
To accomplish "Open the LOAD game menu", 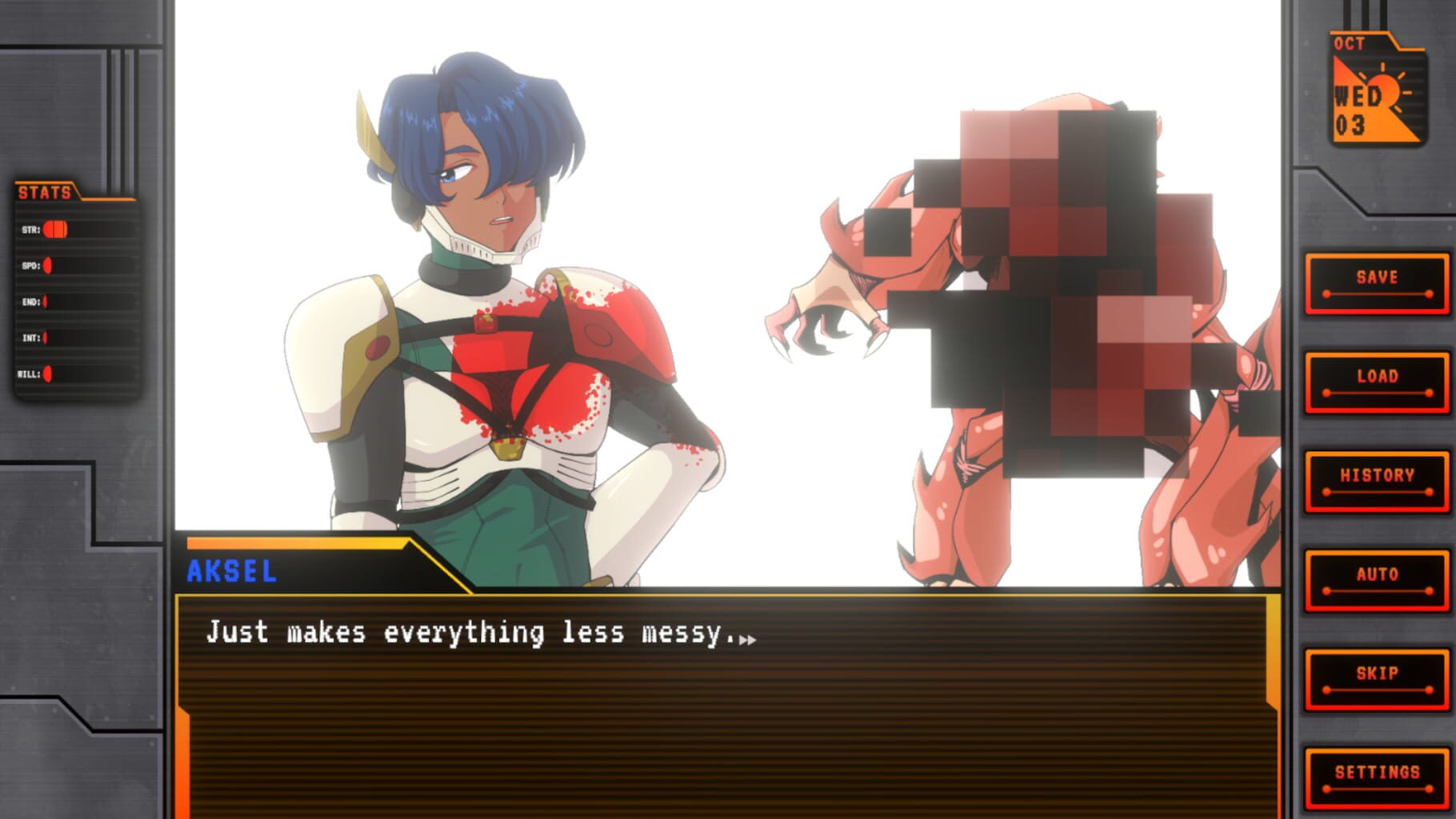I will pos(1376,382).
